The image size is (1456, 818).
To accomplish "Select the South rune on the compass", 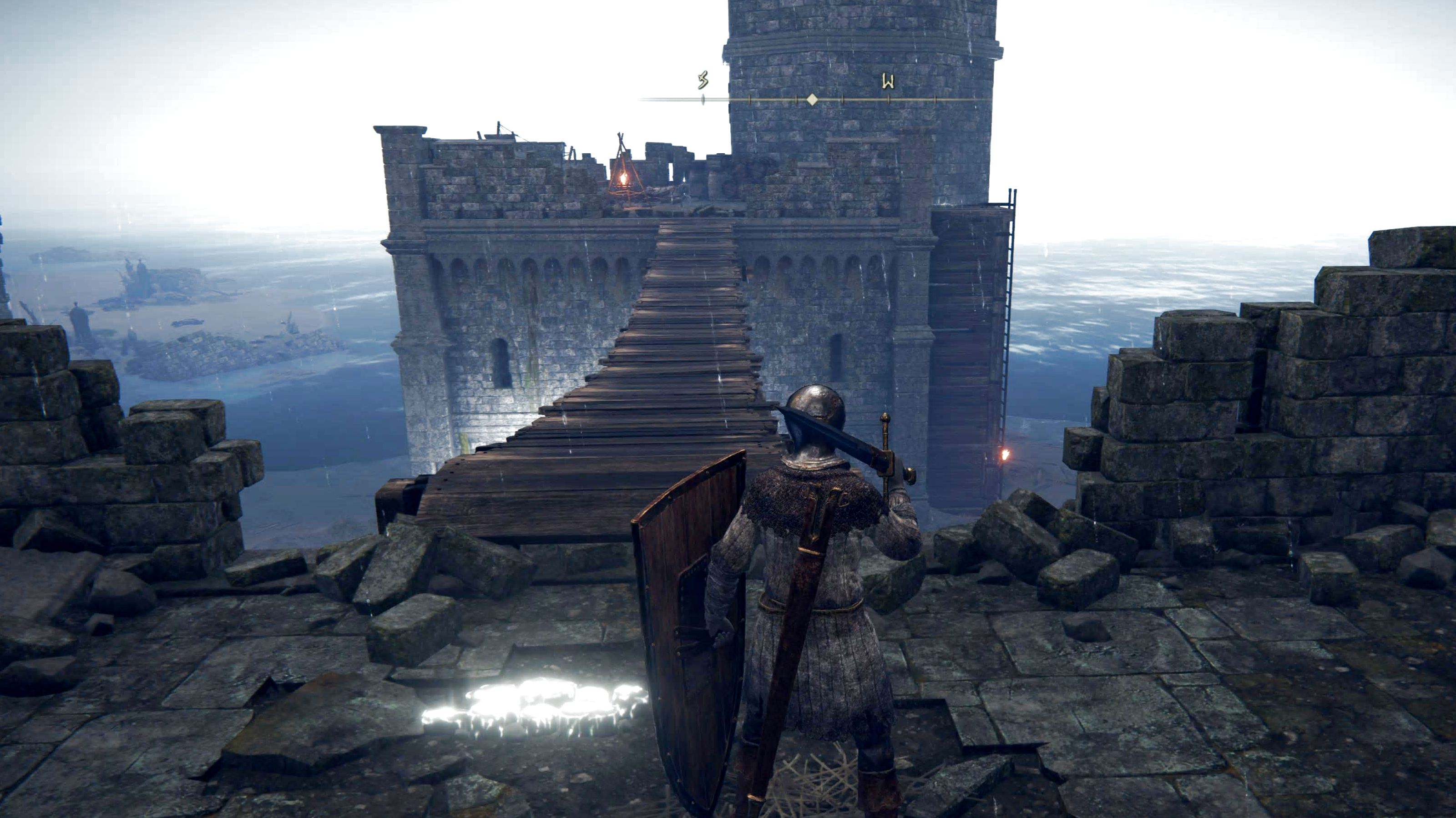I will point(703,81).
